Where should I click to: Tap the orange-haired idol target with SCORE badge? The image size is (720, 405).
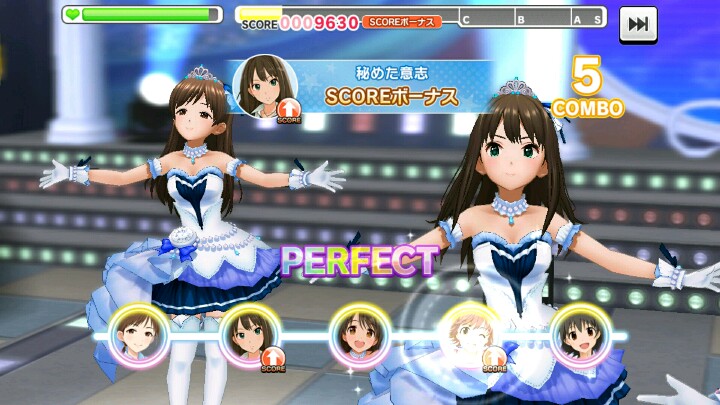tap(470, 334)
